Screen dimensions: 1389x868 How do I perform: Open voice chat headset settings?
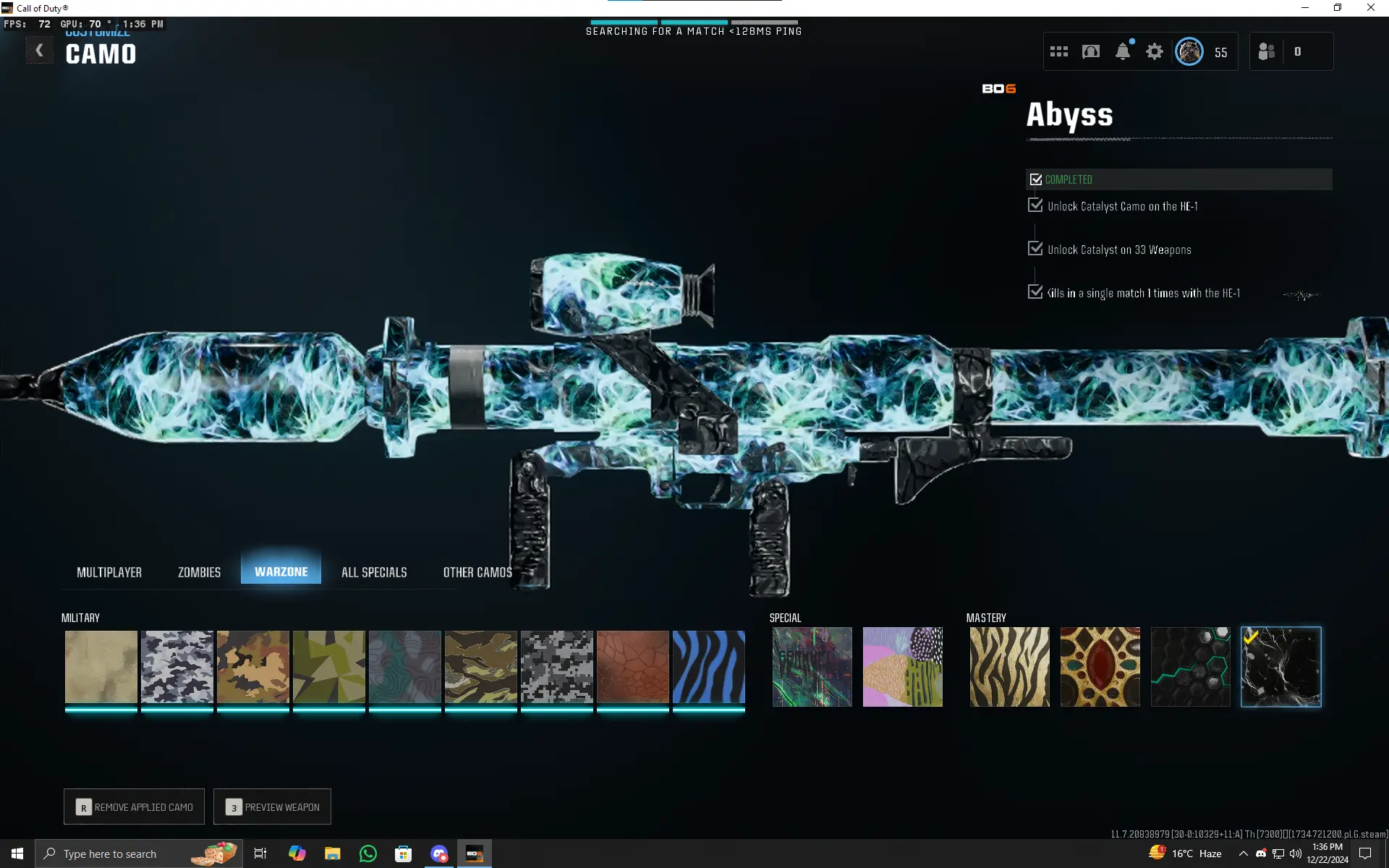coord(1090,51)
